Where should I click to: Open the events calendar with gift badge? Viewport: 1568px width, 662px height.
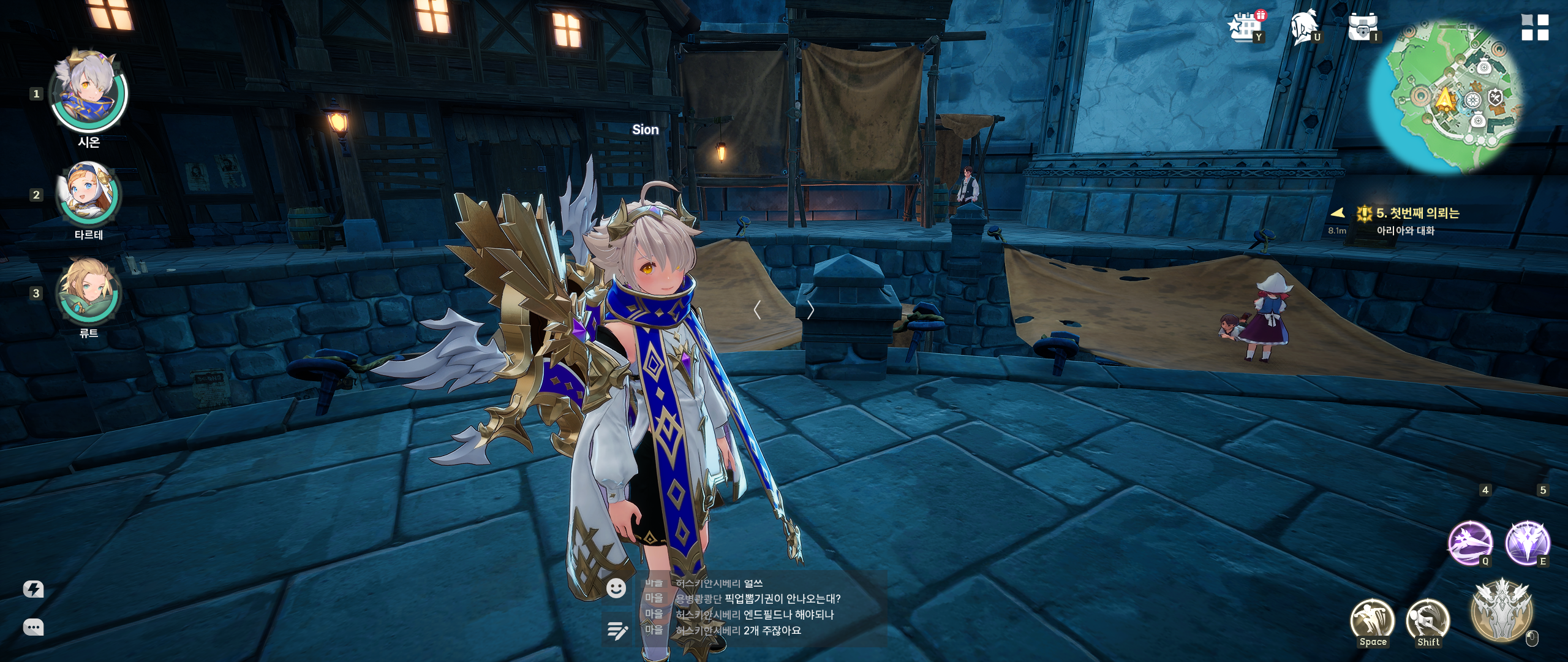click(1245, 28)
